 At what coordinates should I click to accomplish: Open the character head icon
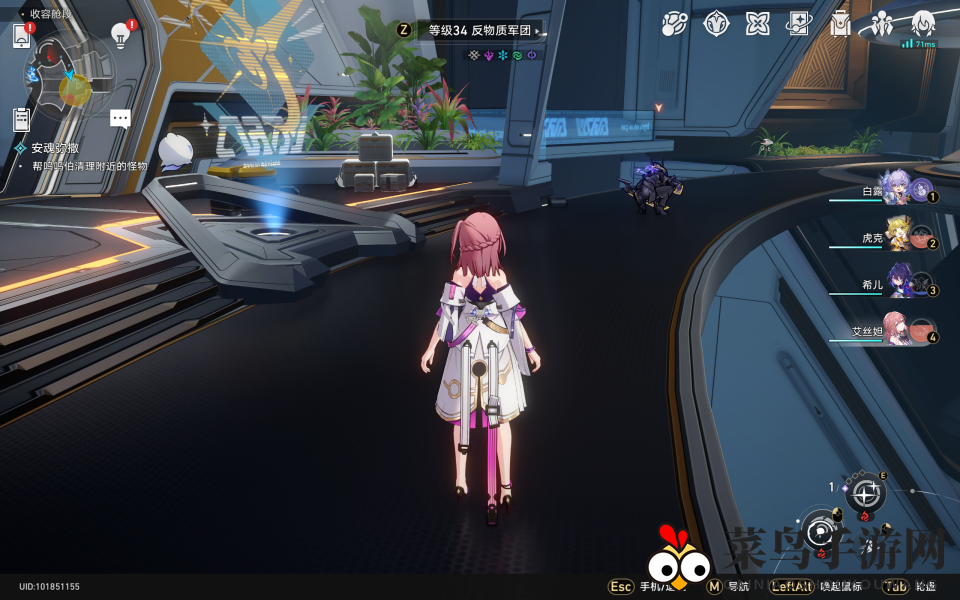tap(922, 22)
